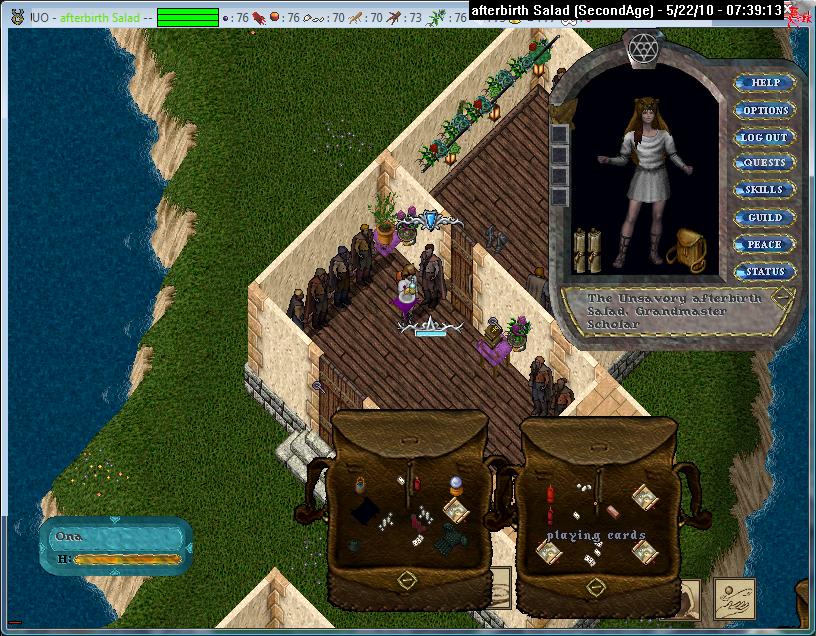Viewport: 816px width, 636px height.
Task: Toggle the Peace/War mode button
Action: (x=765, y=244)
